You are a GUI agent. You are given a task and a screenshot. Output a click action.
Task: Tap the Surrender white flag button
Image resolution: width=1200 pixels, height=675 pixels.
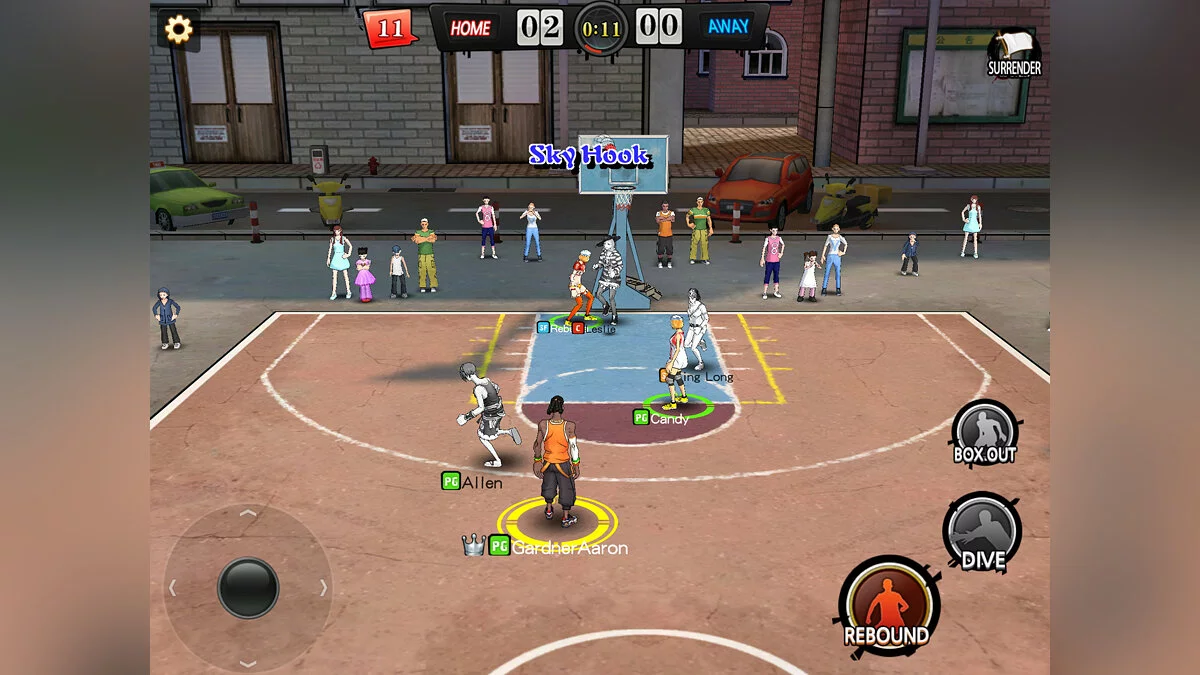pyautogui.click(x=1014, y=52)
